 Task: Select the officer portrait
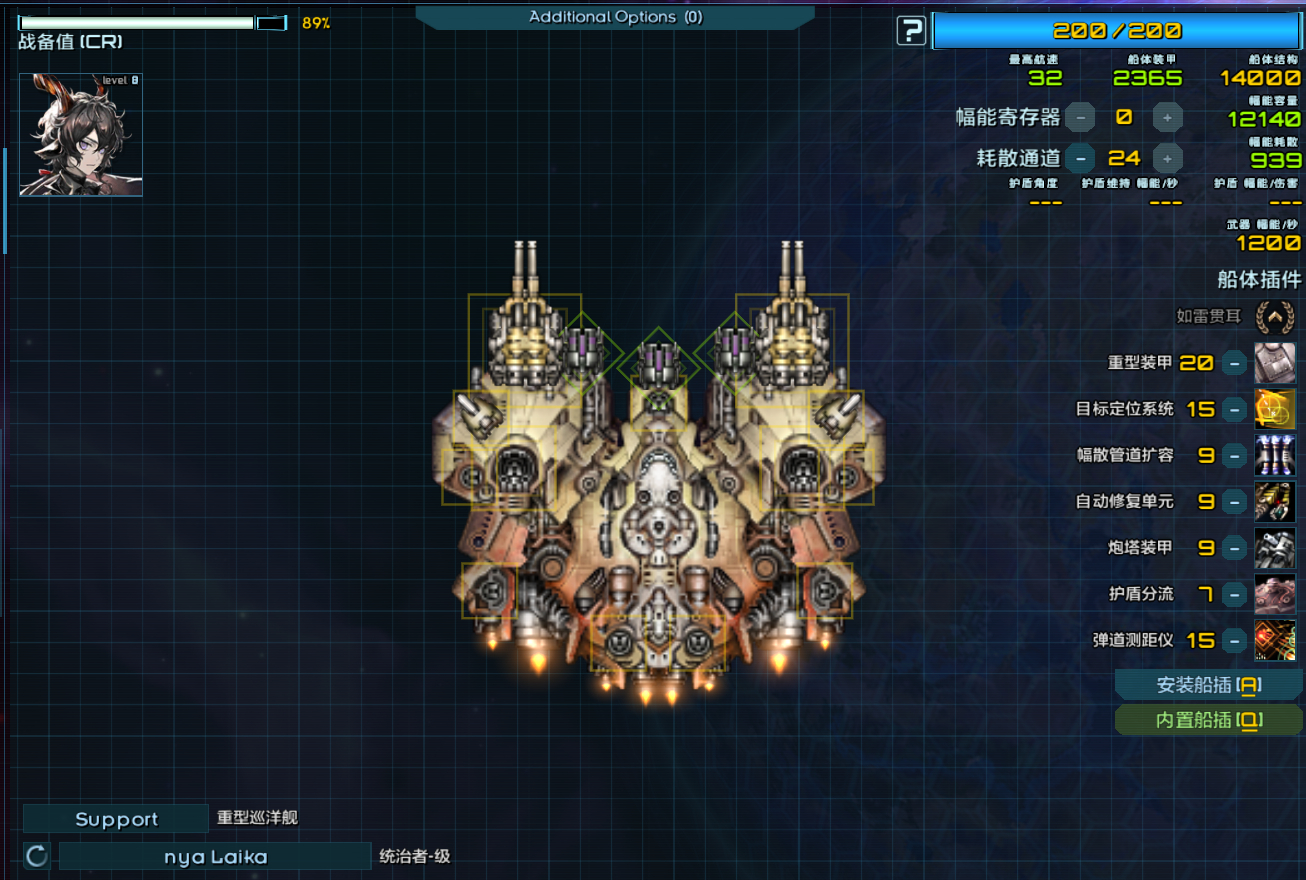click(x=81, y=134)
